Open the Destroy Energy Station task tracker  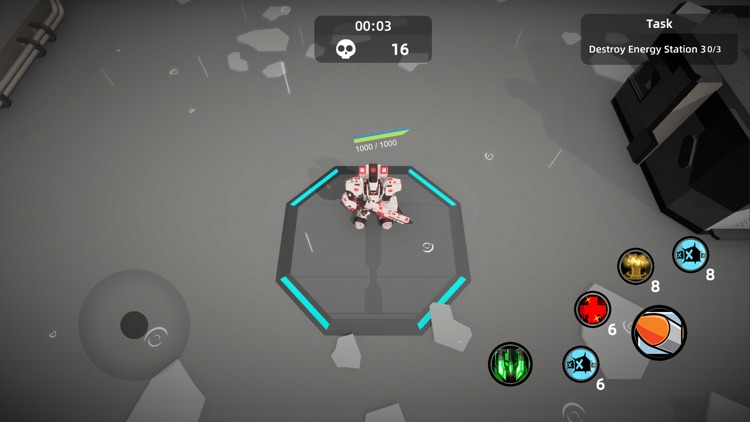click(657, 39)
